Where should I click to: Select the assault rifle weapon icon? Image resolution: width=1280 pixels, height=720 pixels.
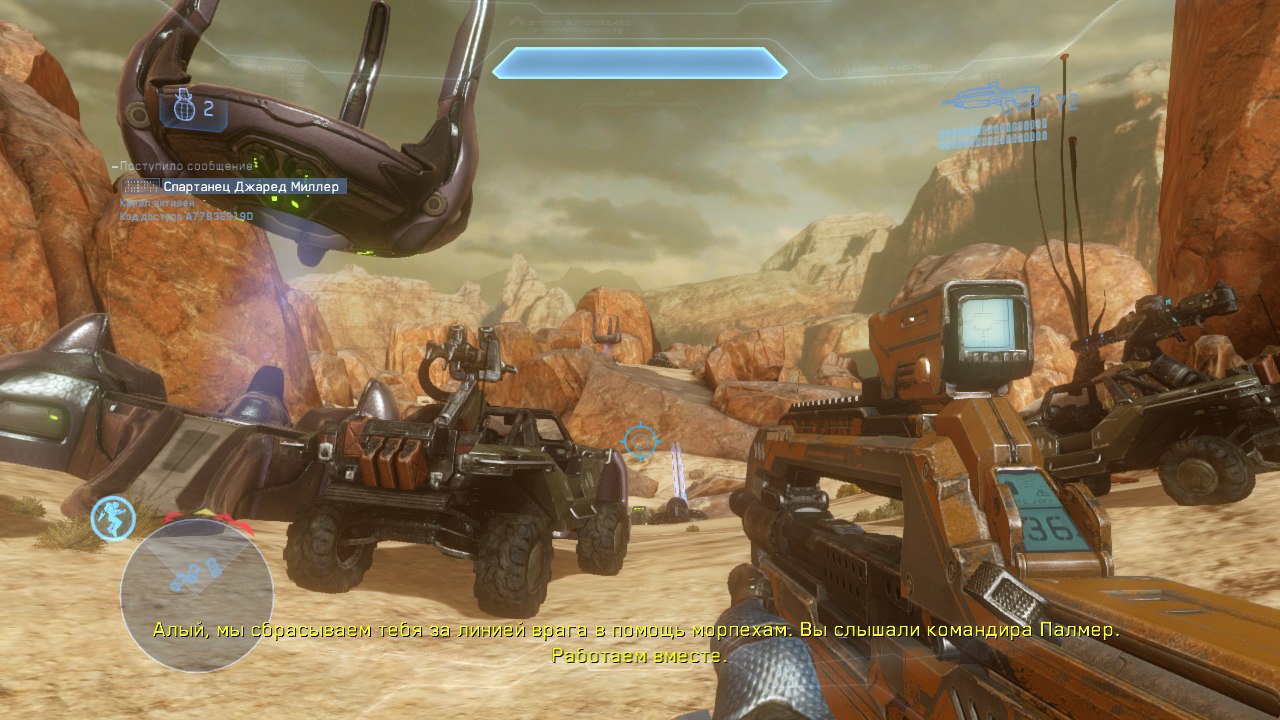pyautogui.click(x=997, y=99)
